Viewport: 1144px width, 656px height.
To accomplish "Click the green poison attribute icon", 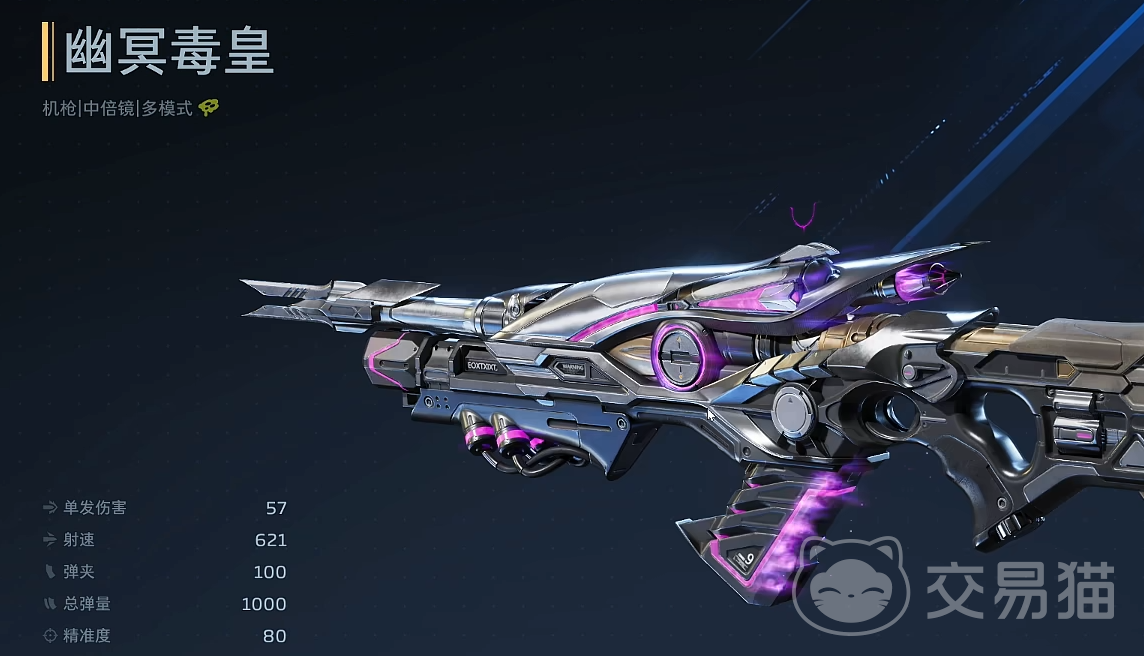I will 208,108.
